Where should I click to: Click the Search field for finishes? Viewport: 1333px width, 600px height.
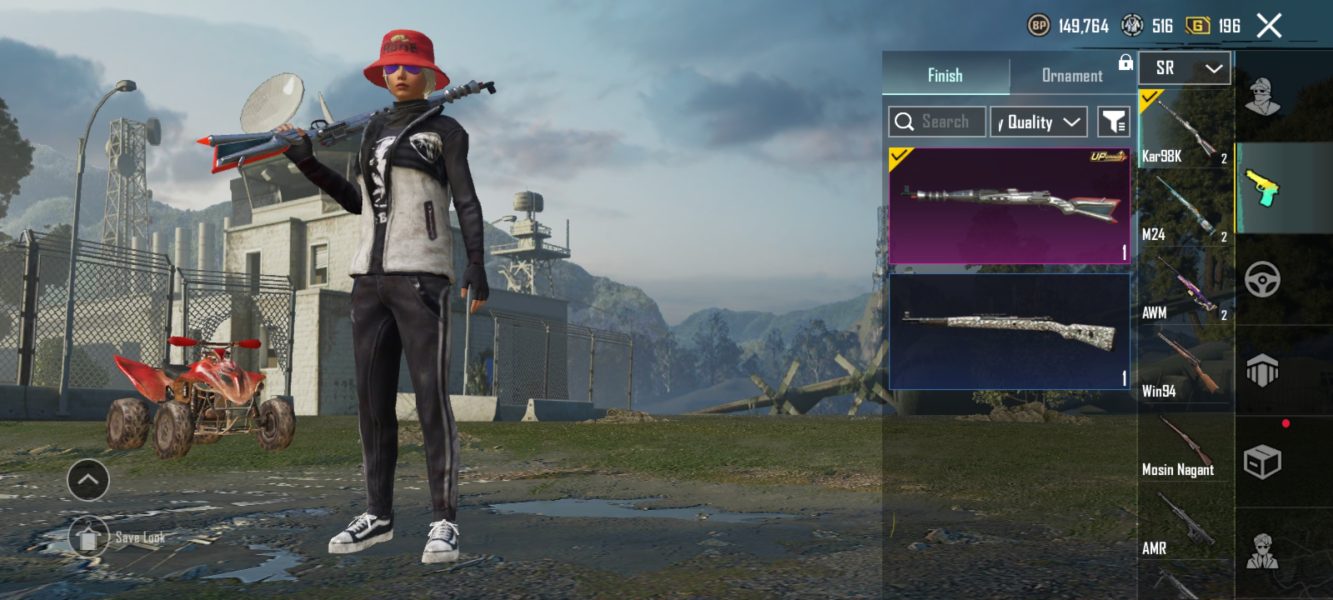[x=937, y=122]
